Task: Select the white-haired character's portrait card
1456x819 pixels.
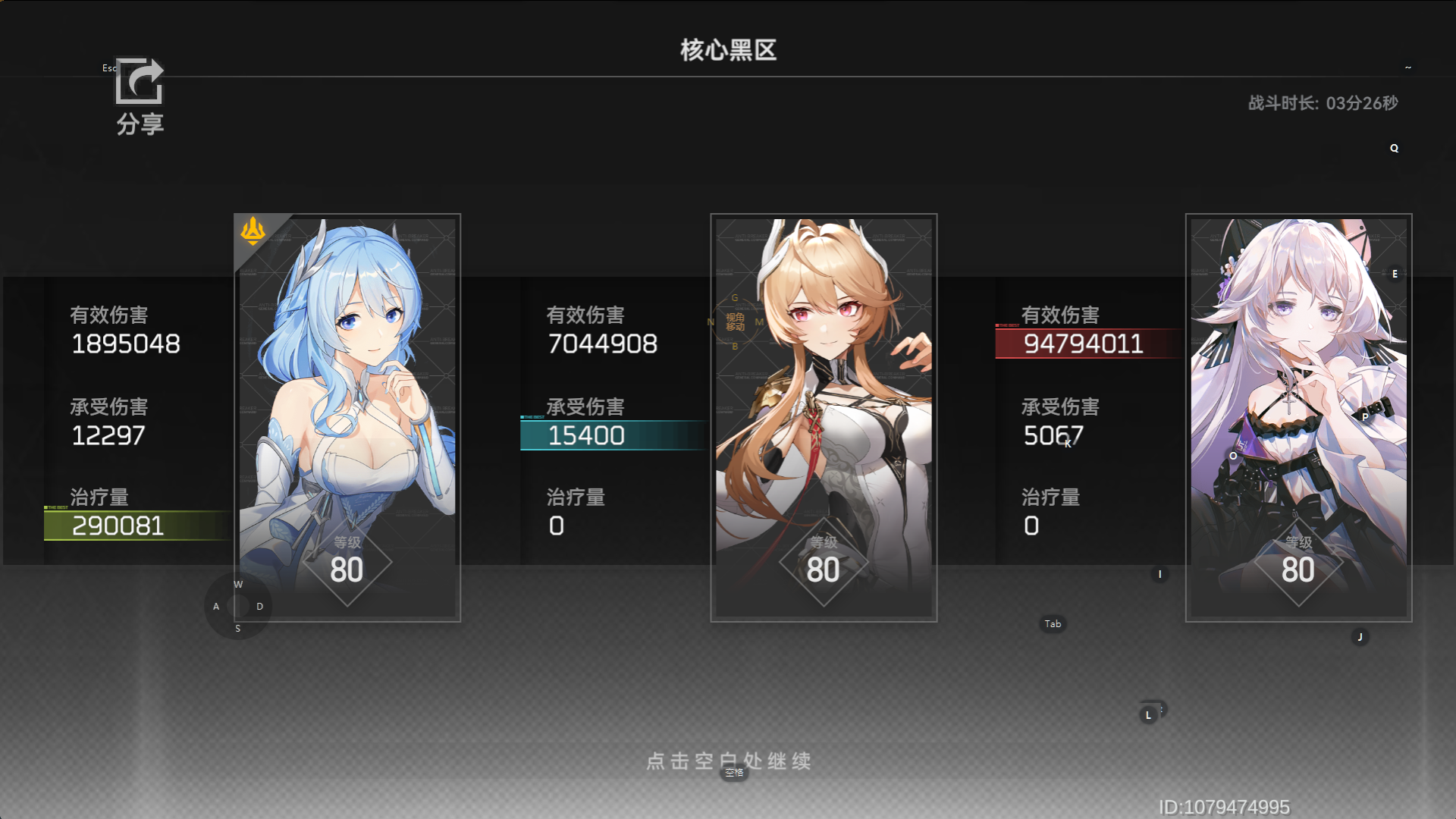Action: tap(1298, 417)
